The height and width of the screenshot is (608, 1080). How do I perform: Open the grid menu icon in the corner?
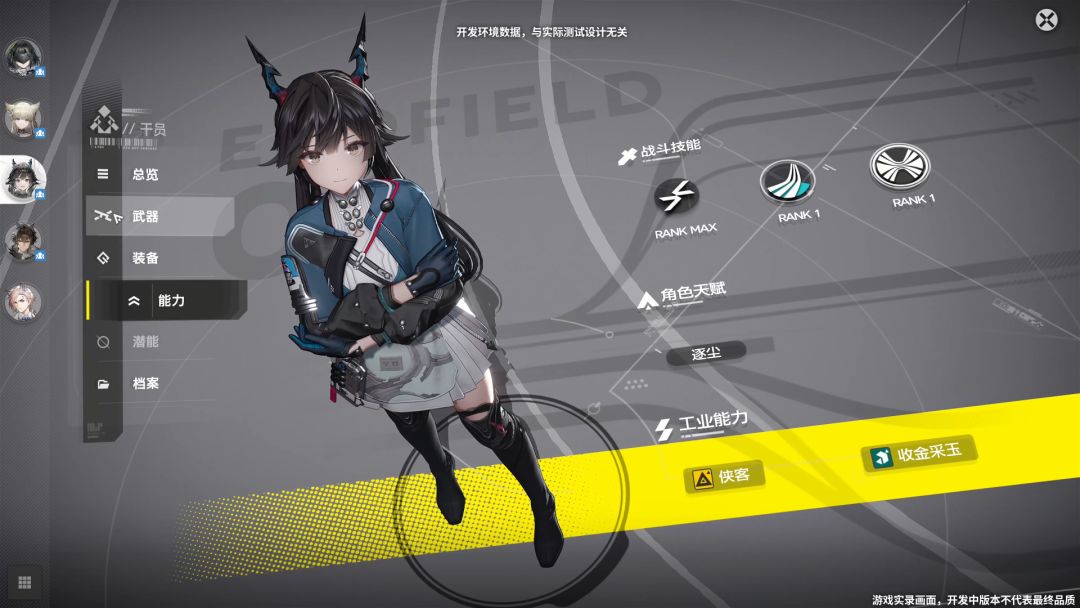pyautogui.click(x=25, y=582)
